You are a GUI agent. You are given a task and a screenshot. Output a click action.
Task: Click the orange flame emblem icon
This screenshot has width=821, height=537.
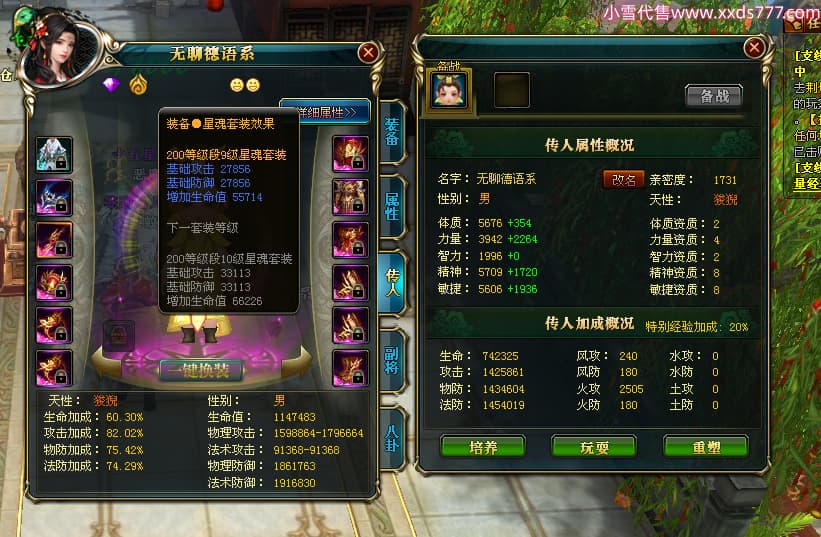(137, 85)
